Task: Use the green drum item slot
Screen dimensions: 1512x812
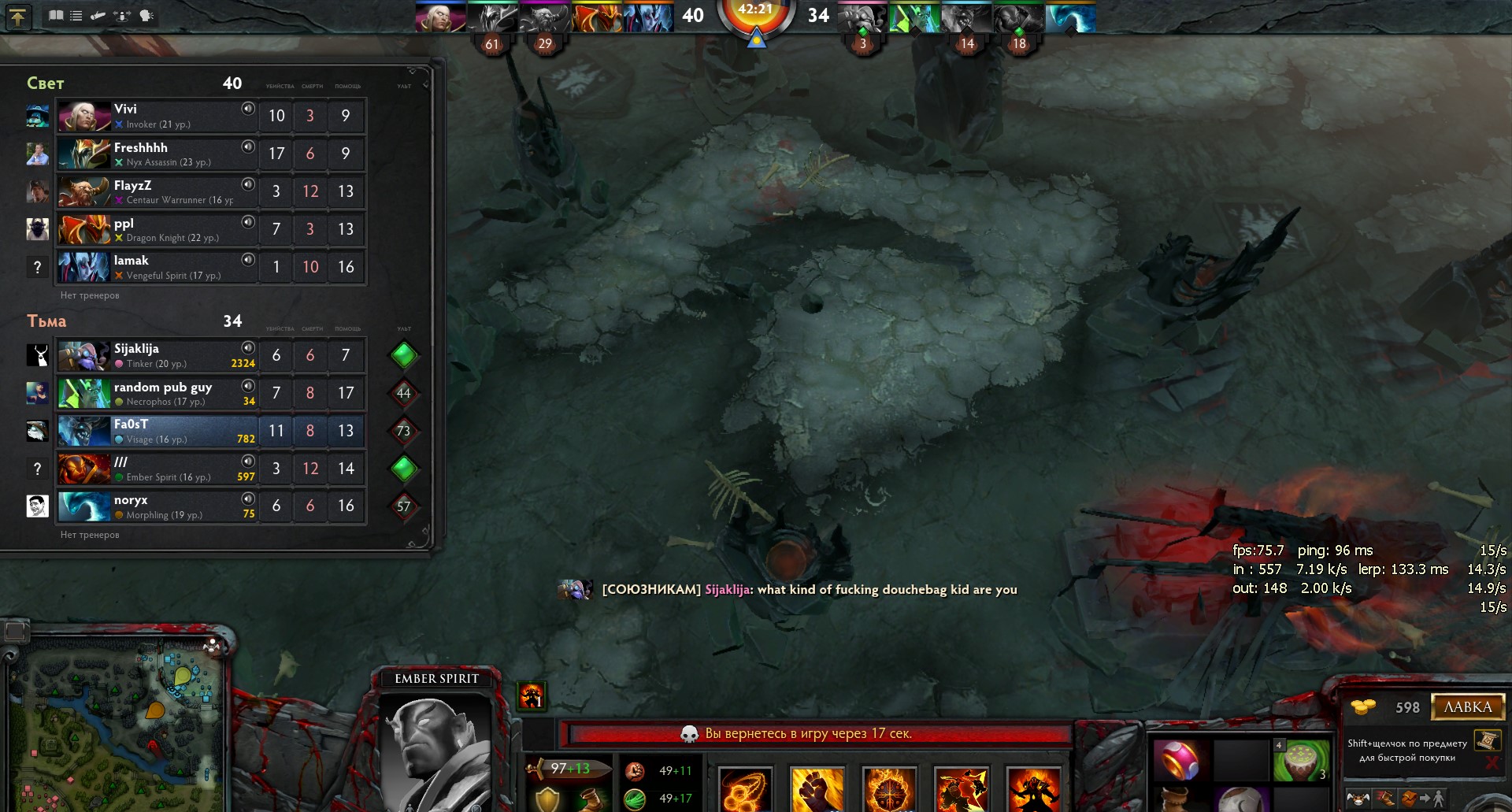Action: tap(1301, 760)
